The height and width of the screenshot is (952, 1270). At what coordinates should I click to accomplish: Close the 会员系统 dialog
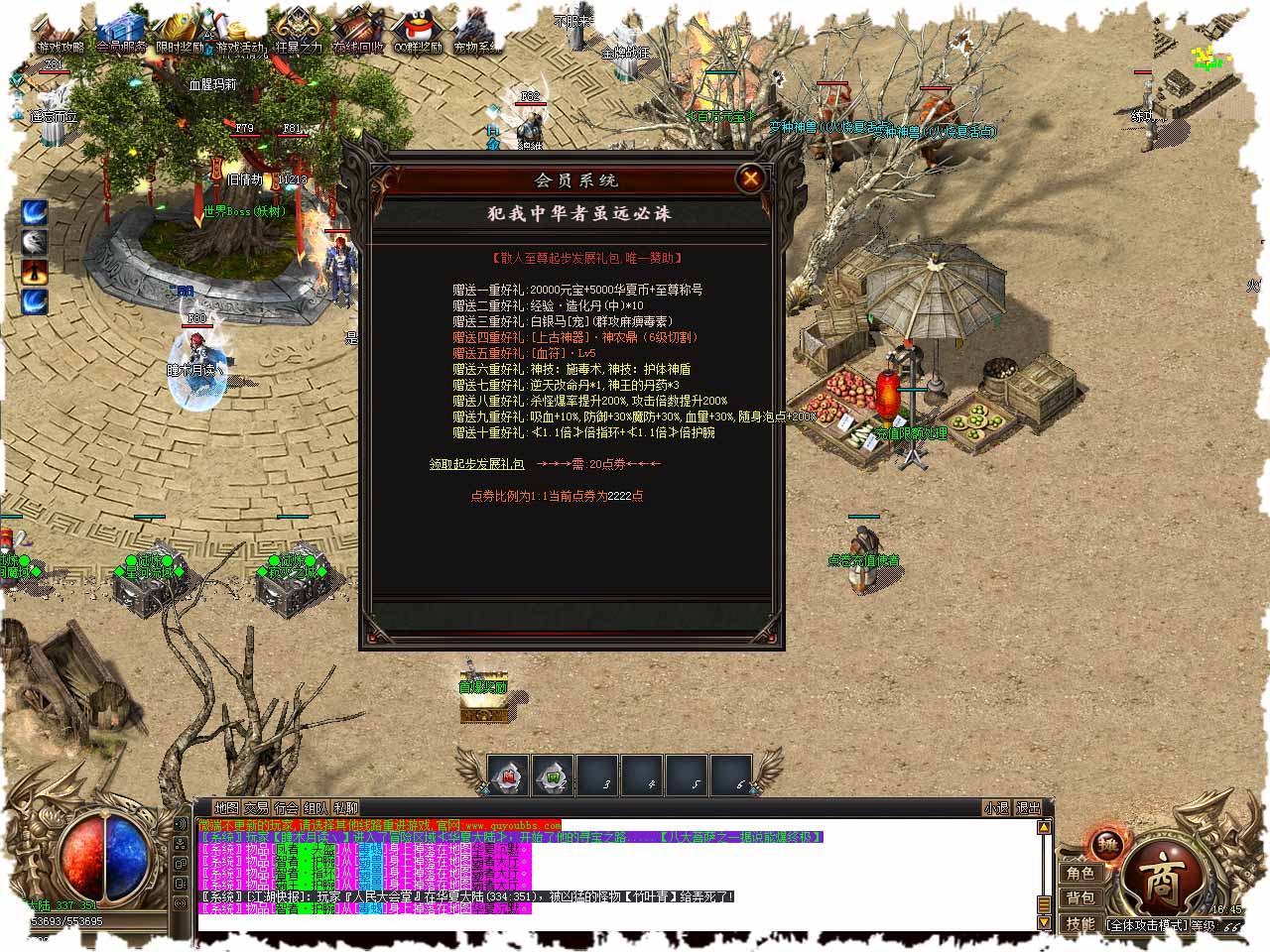point(751,178)
